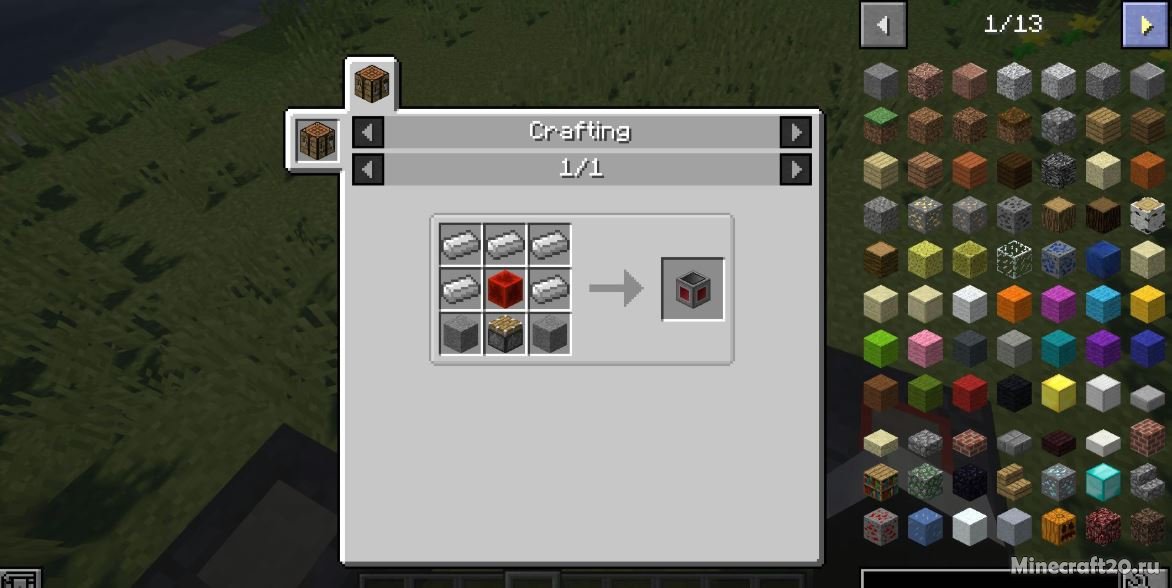Pick the magenta wool block
1172x588 pixels.
click(1059, 304)
